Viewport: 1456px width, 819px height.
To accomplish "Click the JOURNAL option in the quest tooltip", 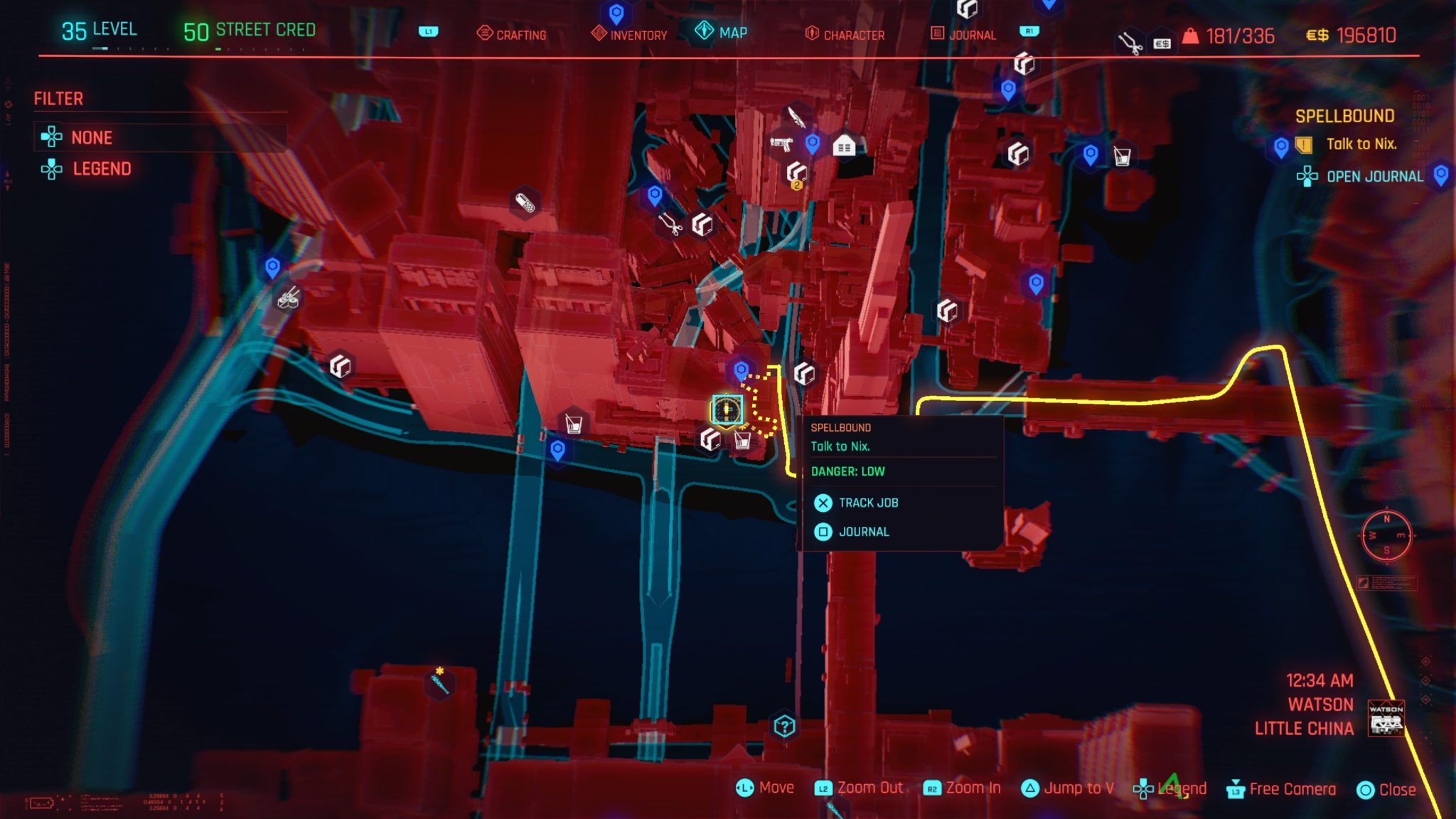I will pos(864,531).
